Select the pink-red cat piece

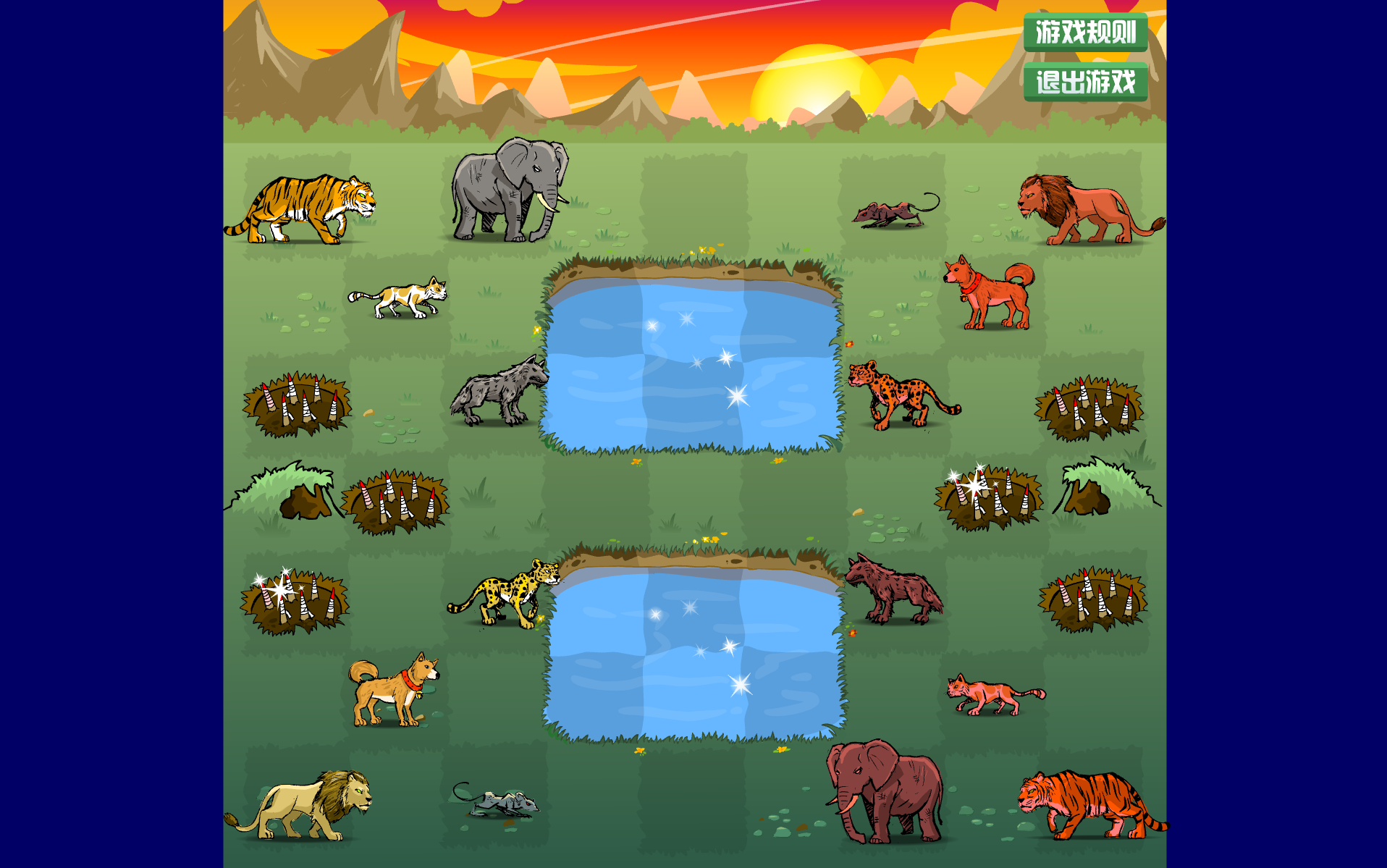(x=993, y=694)
